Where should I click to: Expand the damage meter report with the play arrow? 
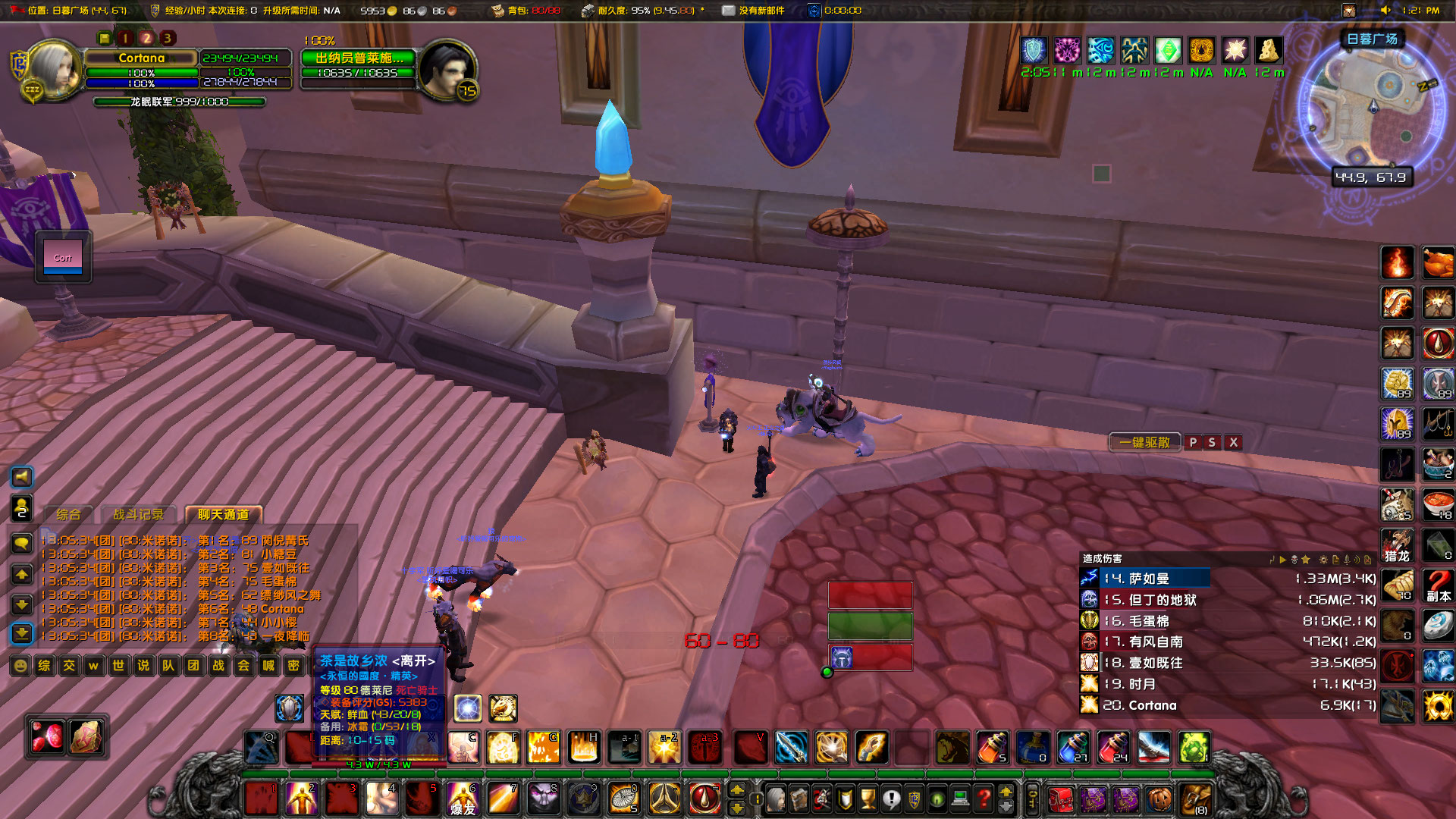click(1282, 559)
